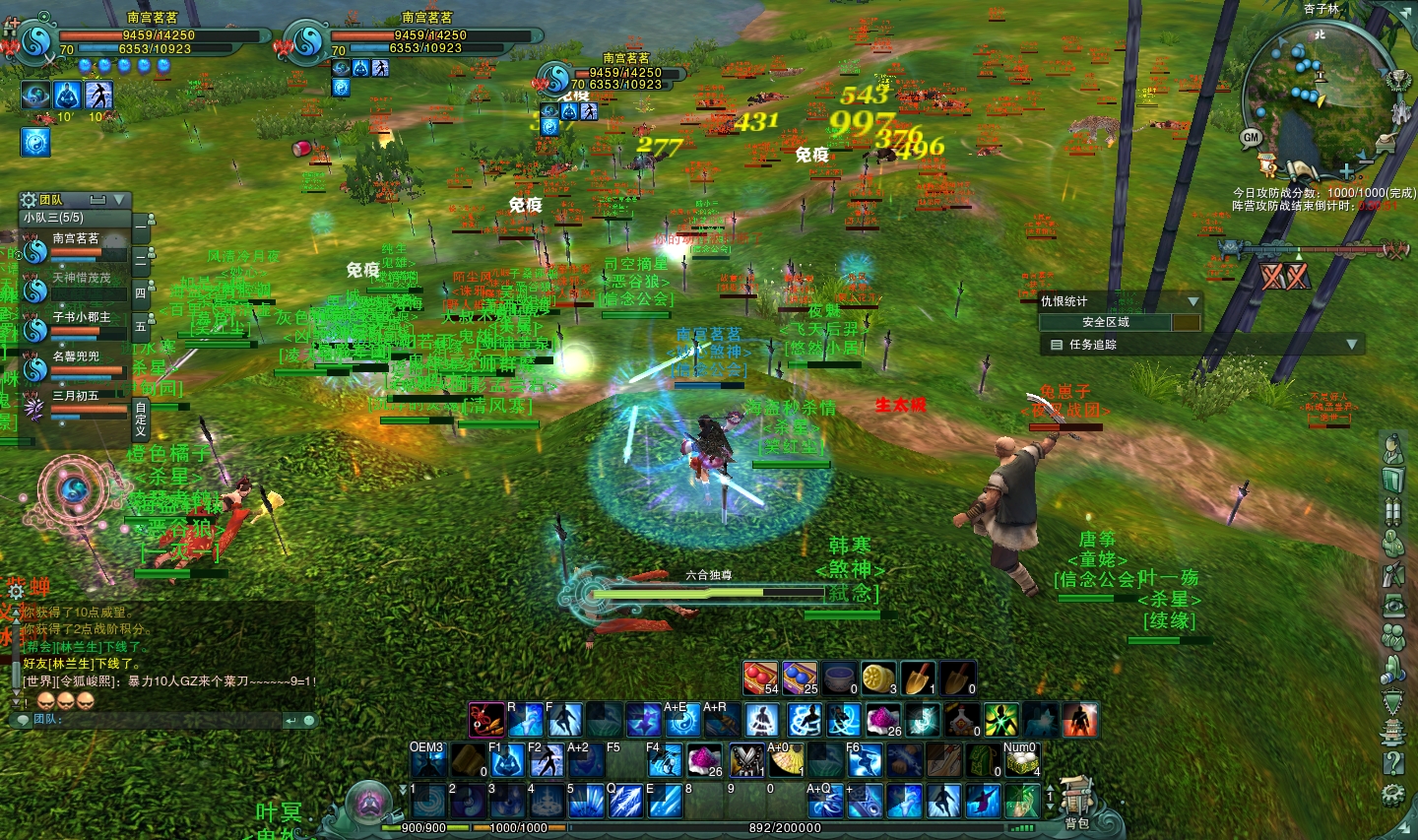This screenshot has width=1418, height=840.
Task: Switch to party tab 二
Action: point(140,259)
